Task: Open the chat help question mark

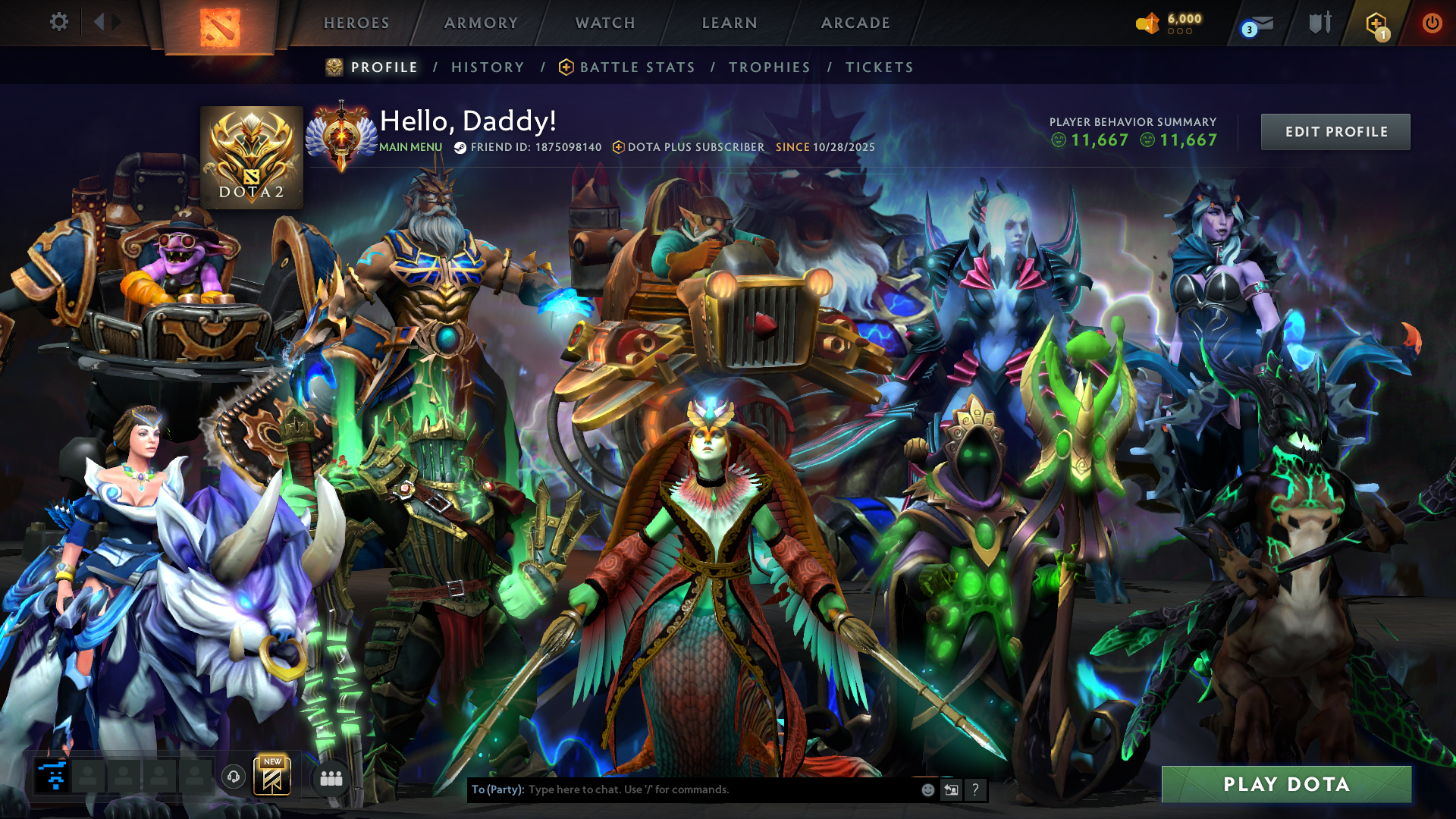Action: (x=975, y=789)
